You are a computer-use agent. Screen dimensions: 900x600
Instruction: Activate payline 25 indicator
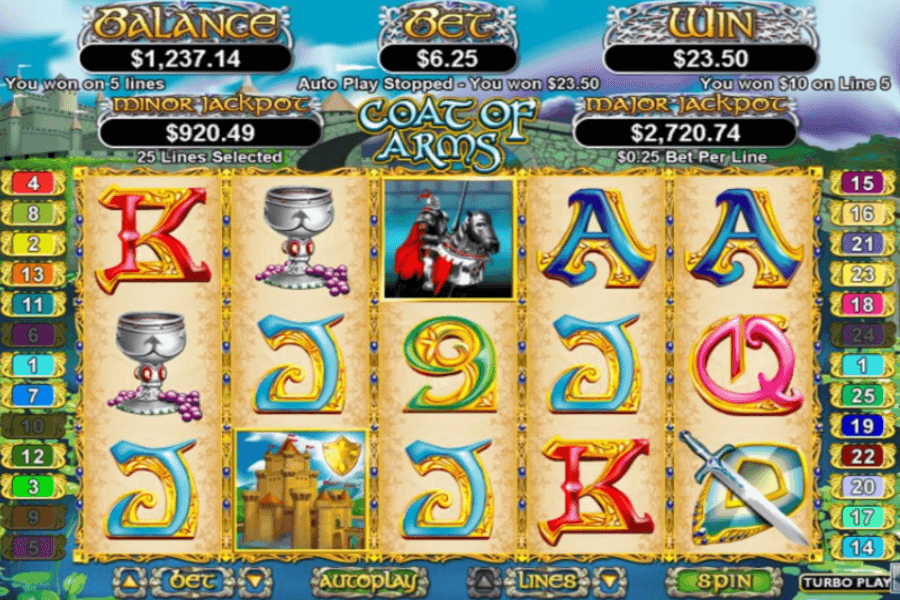click(x=861, y=396)
